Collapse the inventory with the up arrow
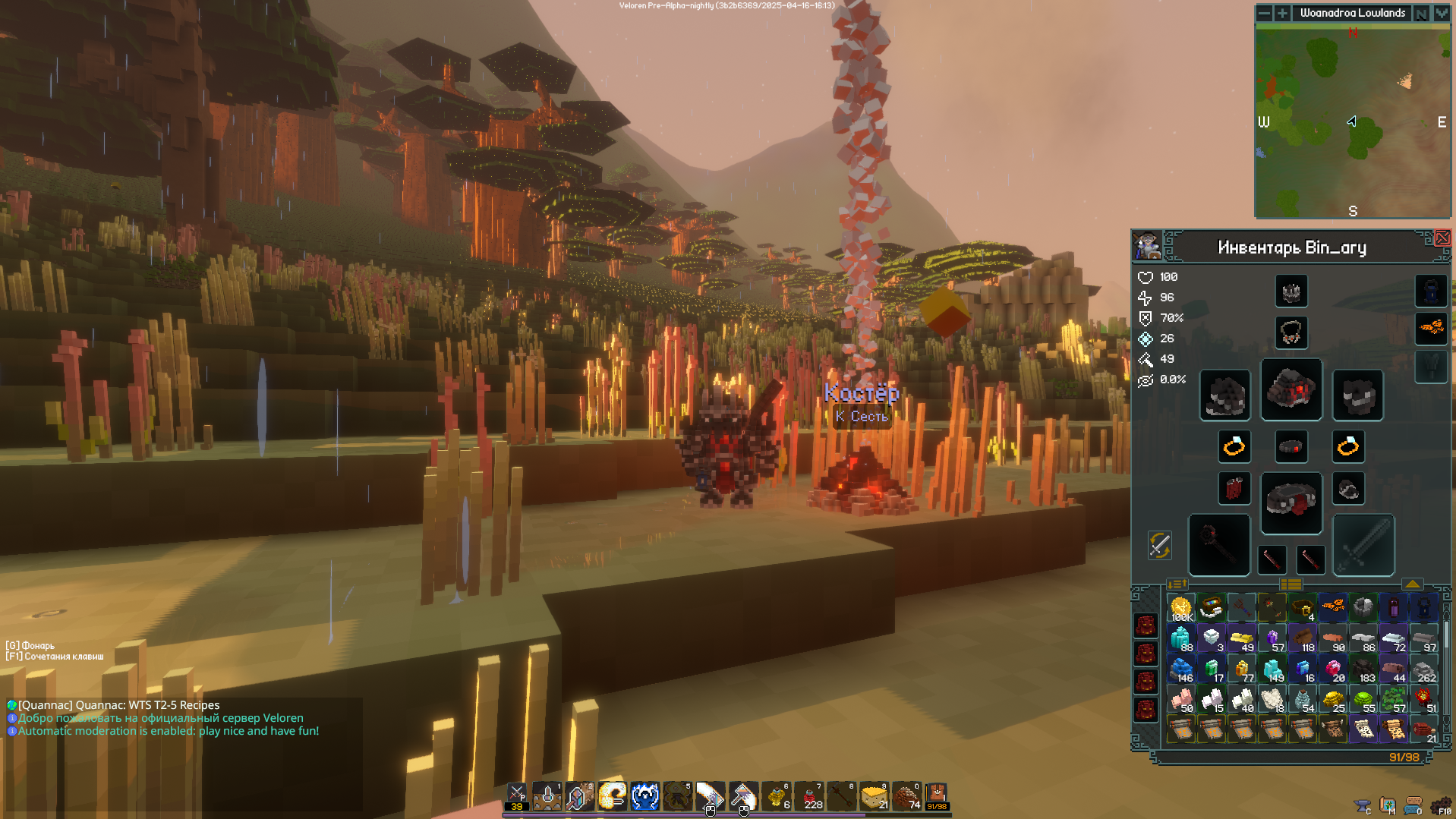Image resolution: width=1456 pixels, height=819 pixels. [x=1412, y=584]
